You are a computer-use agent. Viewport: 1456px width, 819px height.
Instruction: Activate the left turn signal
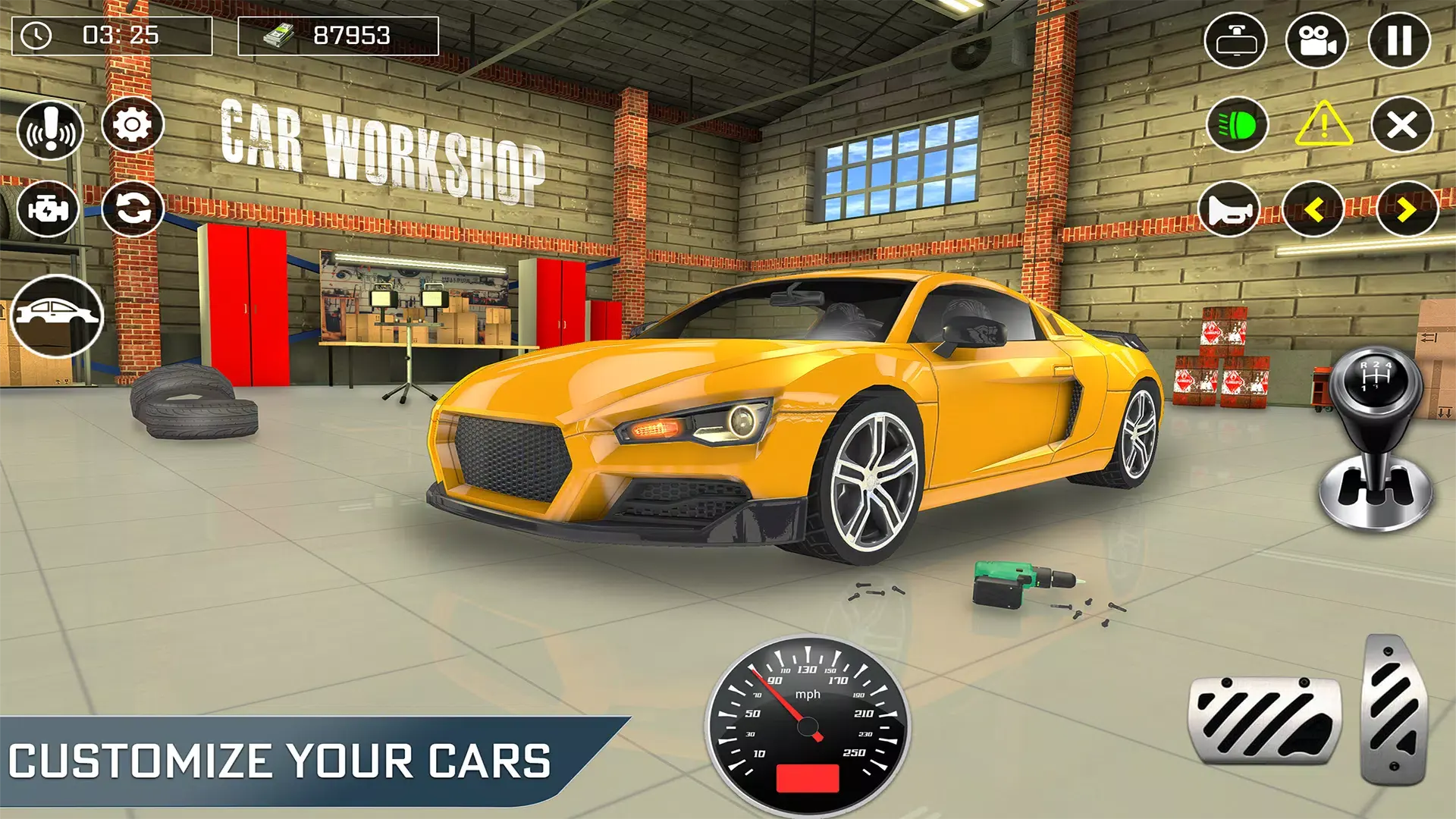coord(1313,209)
